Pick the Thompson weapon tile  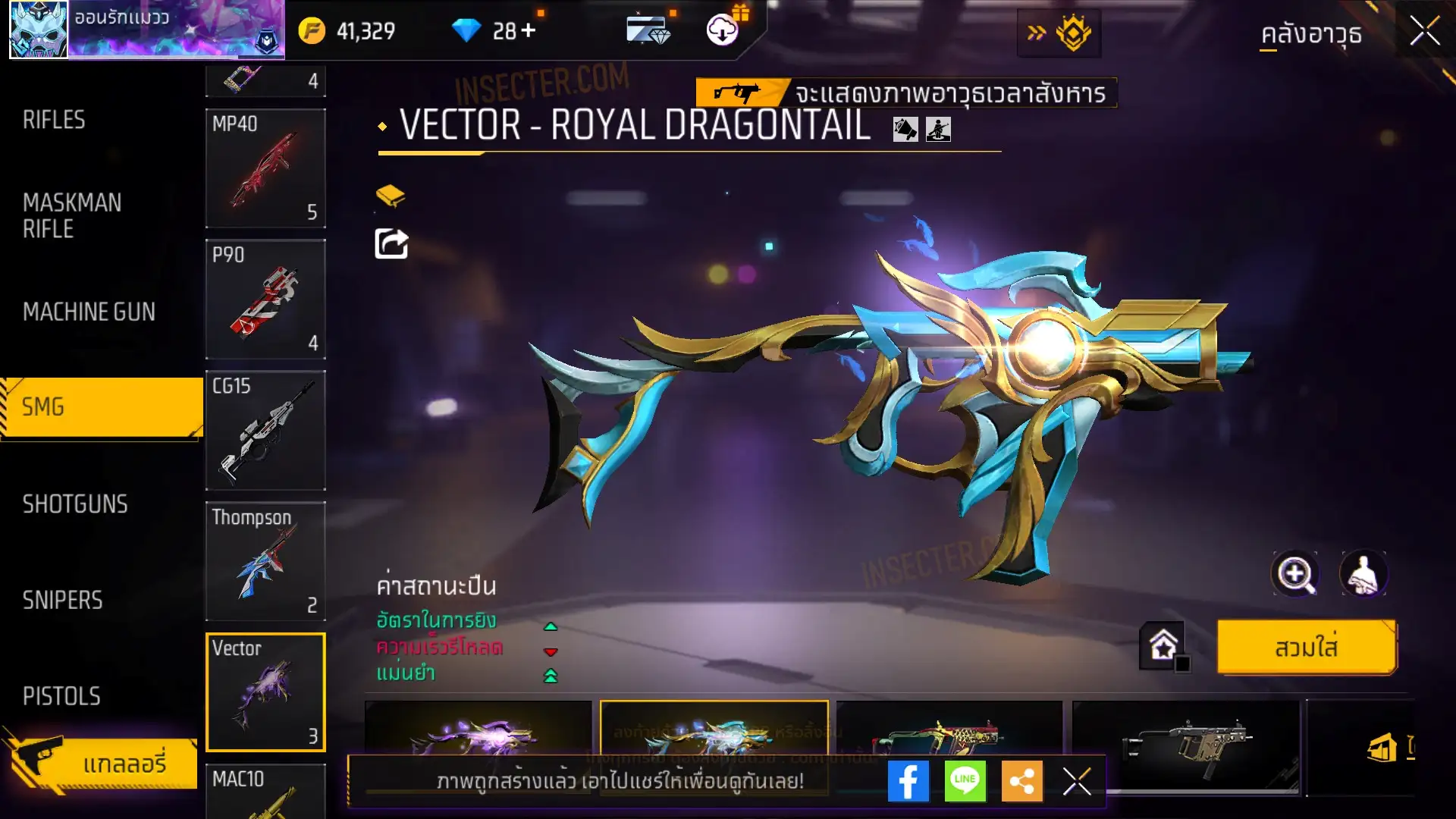tap(265, 562)
